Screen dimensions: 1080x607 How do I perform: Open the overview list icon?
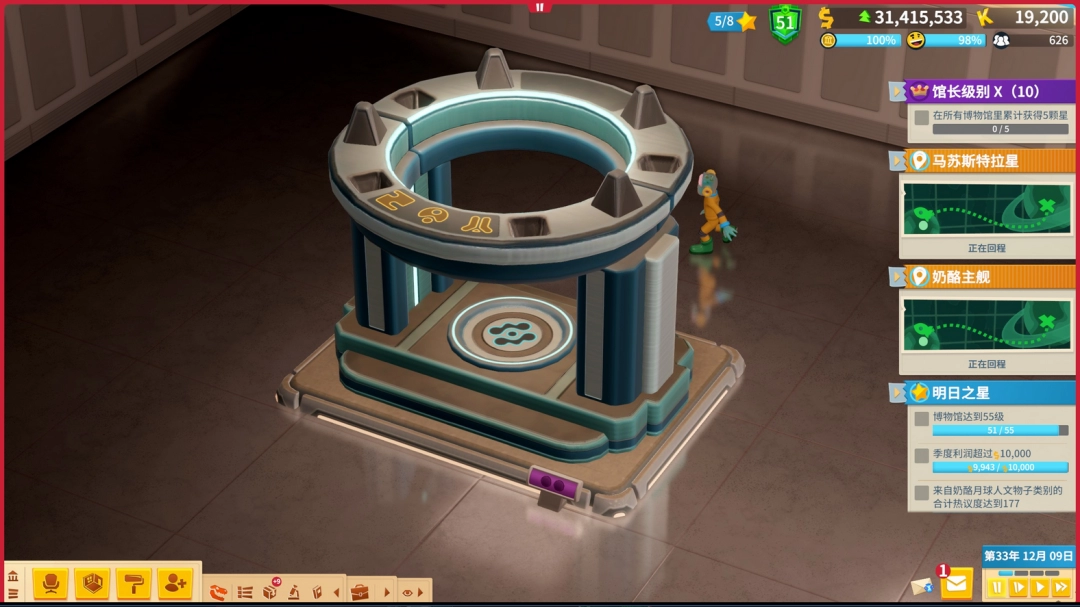[244, 592]
